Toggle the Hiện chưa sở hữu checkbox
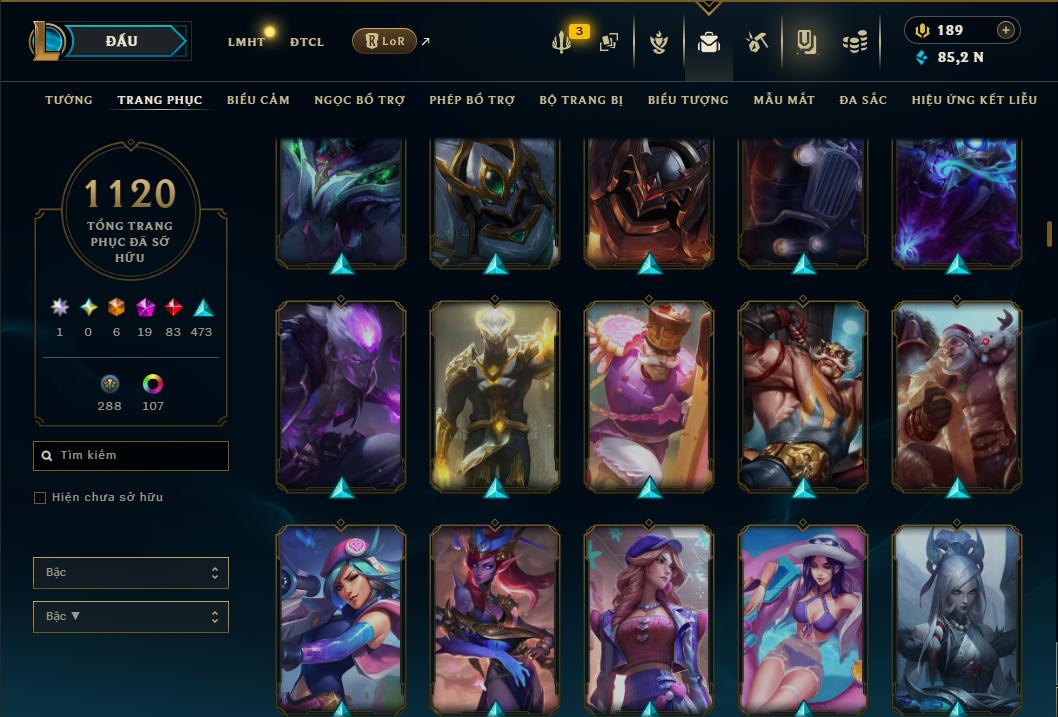This screenshot has height=717, width=1058. 40,498
